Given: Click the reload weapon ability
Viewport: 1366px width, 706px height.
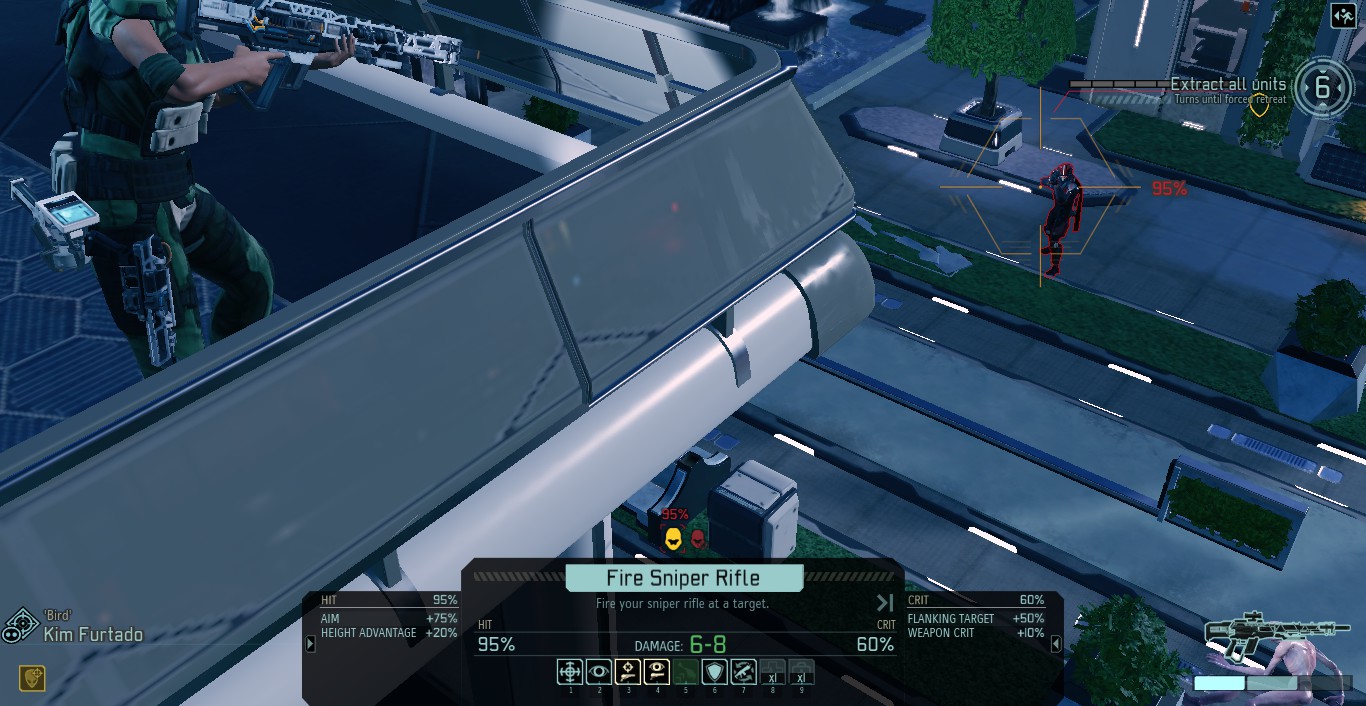Looking at the screenshot, I should click(x=744, y=672).
